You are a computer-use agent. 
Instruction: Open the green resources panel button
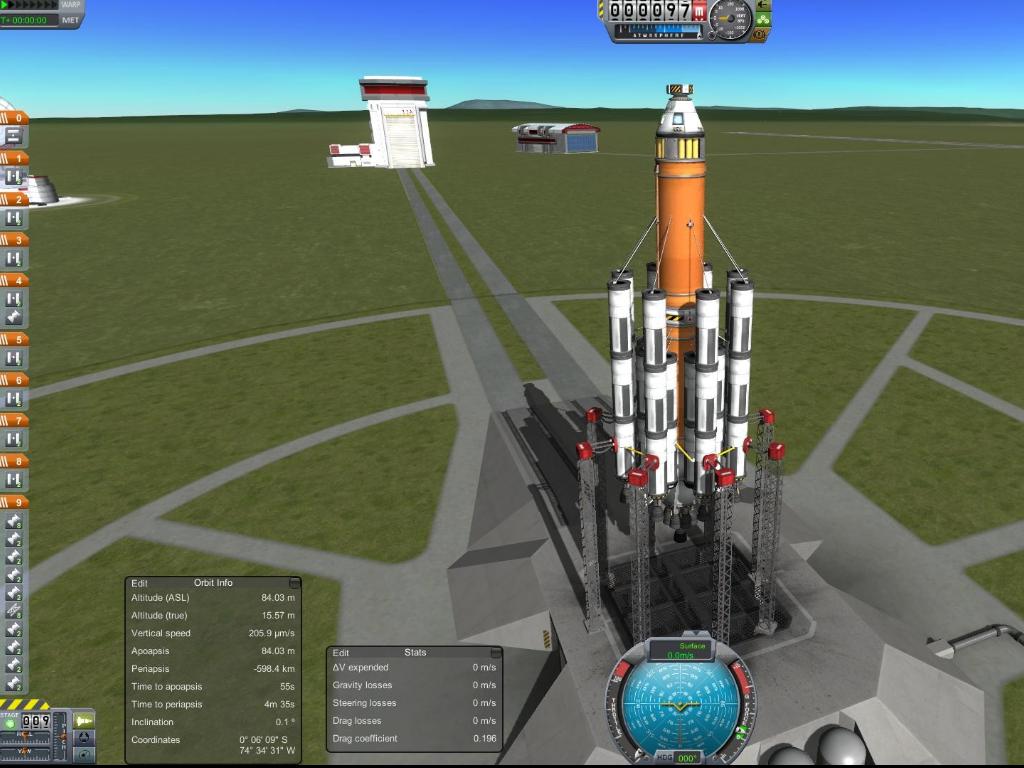(x=762, y=19)
